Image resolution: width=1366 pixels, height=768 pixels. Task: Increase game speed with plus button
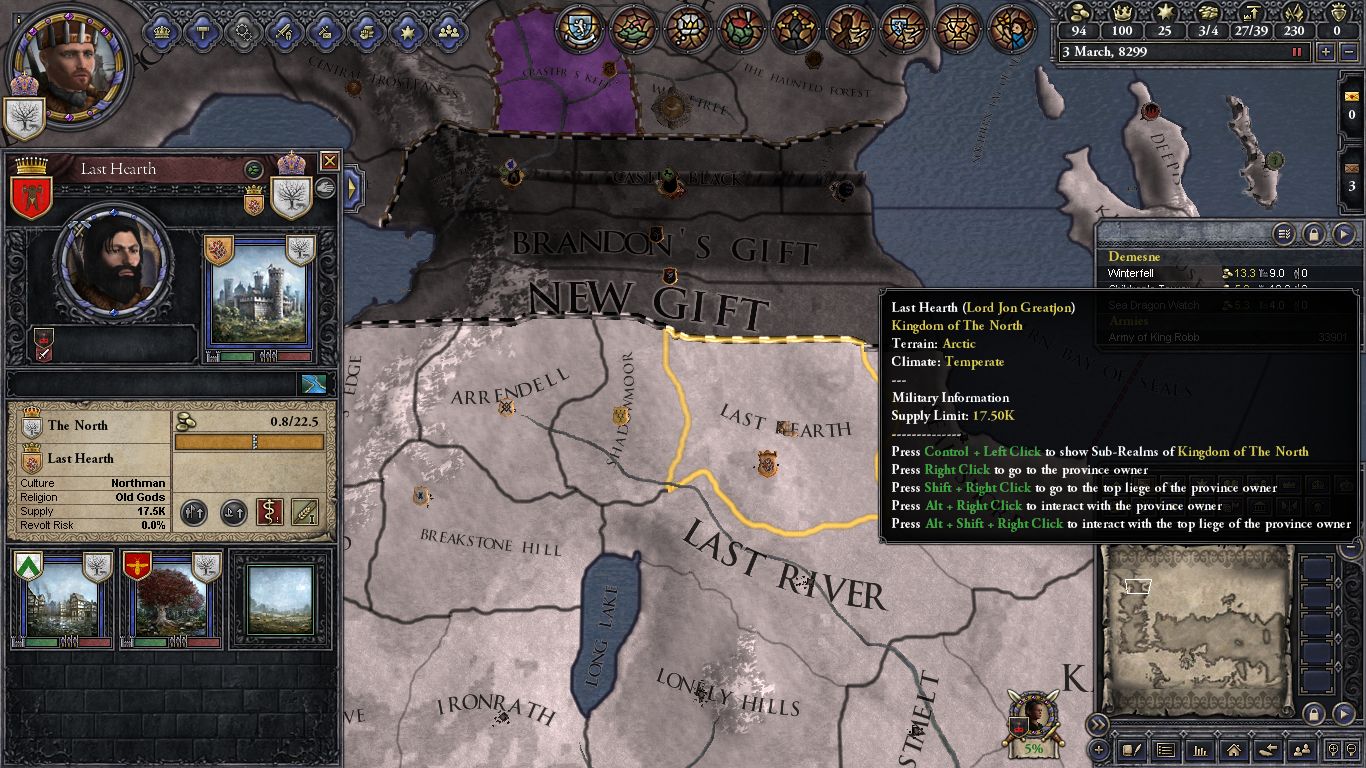[1326, 52]
